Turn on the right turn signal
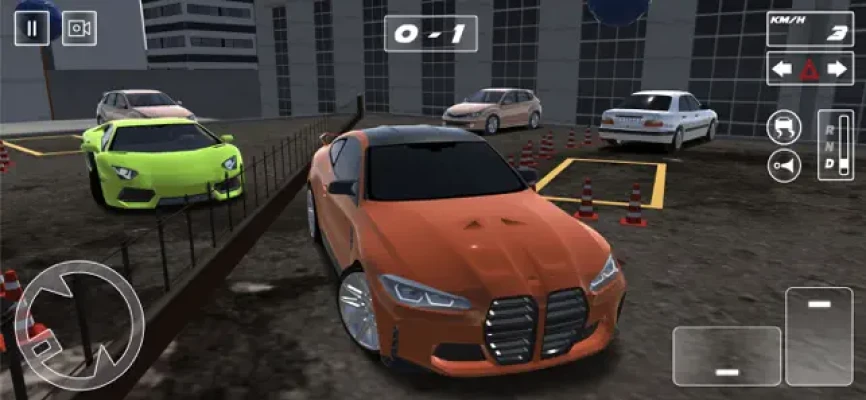Screen dimensions: 866x400 (836, 69)
